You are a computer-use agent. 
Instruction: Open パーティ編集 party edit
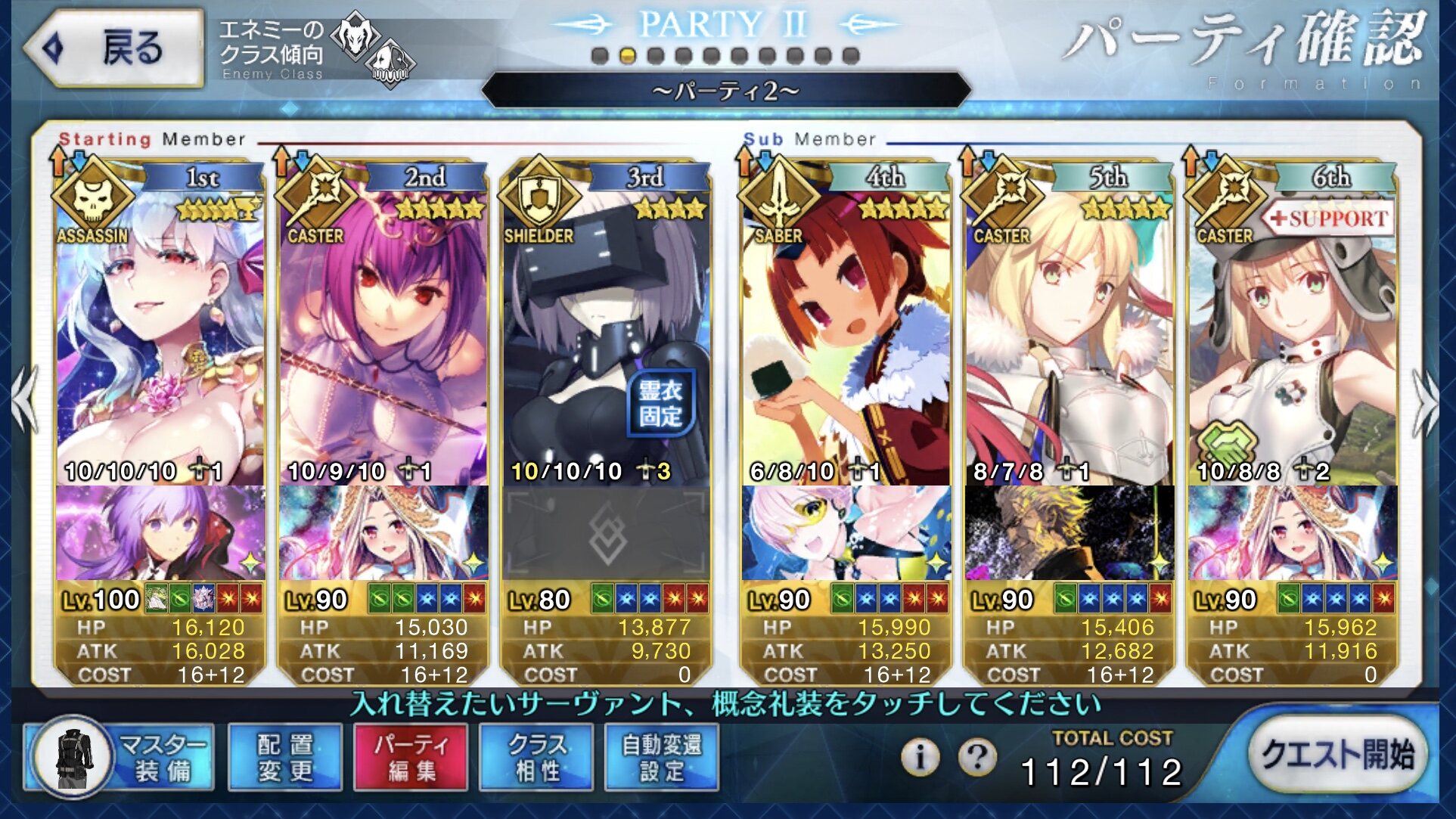(411, 757)
